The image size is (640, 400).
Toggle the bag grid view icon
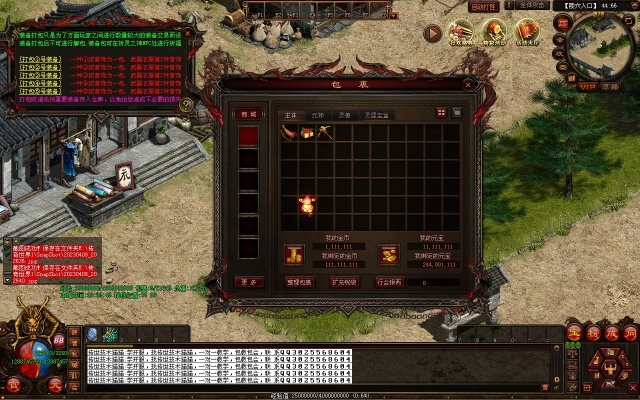441,113
